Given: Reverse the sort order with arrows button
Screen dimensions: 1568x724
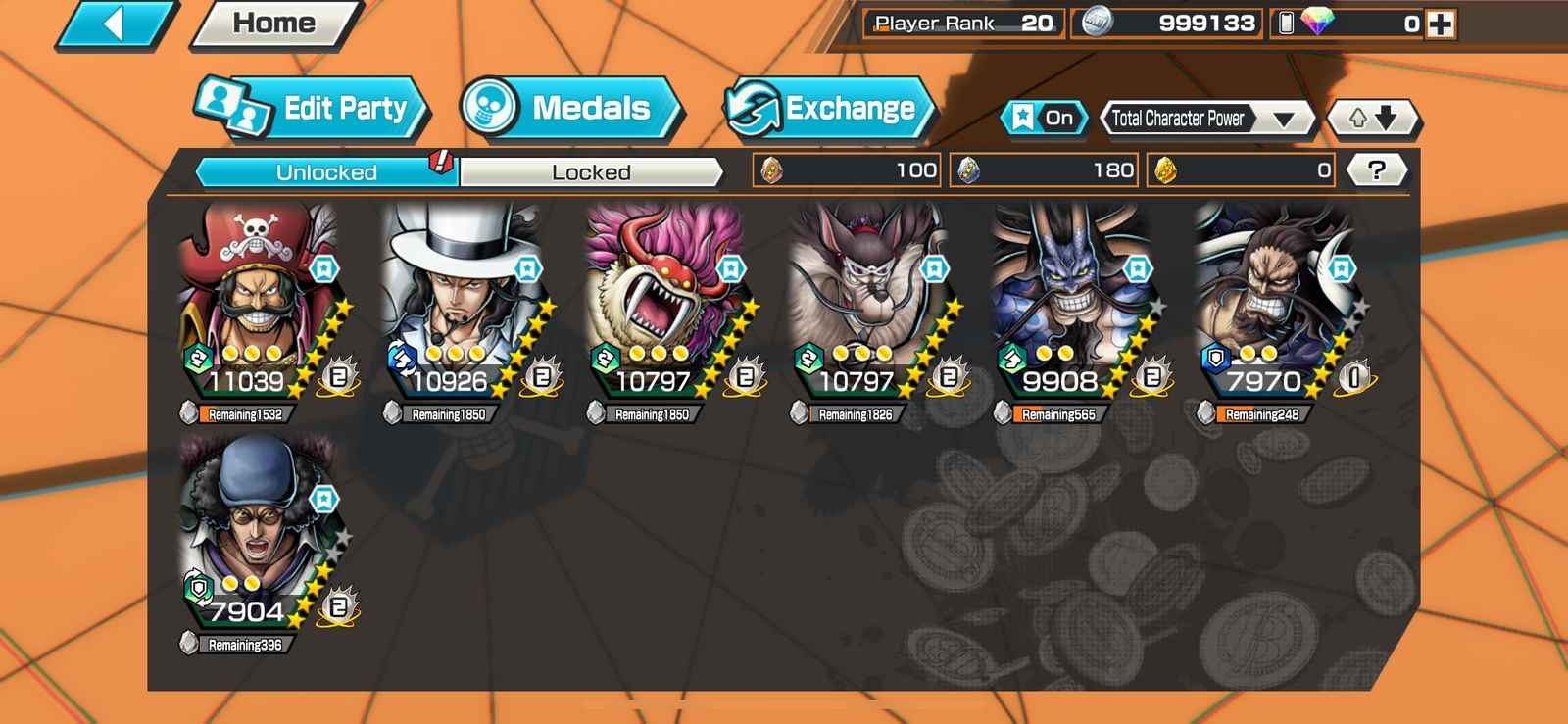Looking at the screenshot, I should click(1372, 119).
